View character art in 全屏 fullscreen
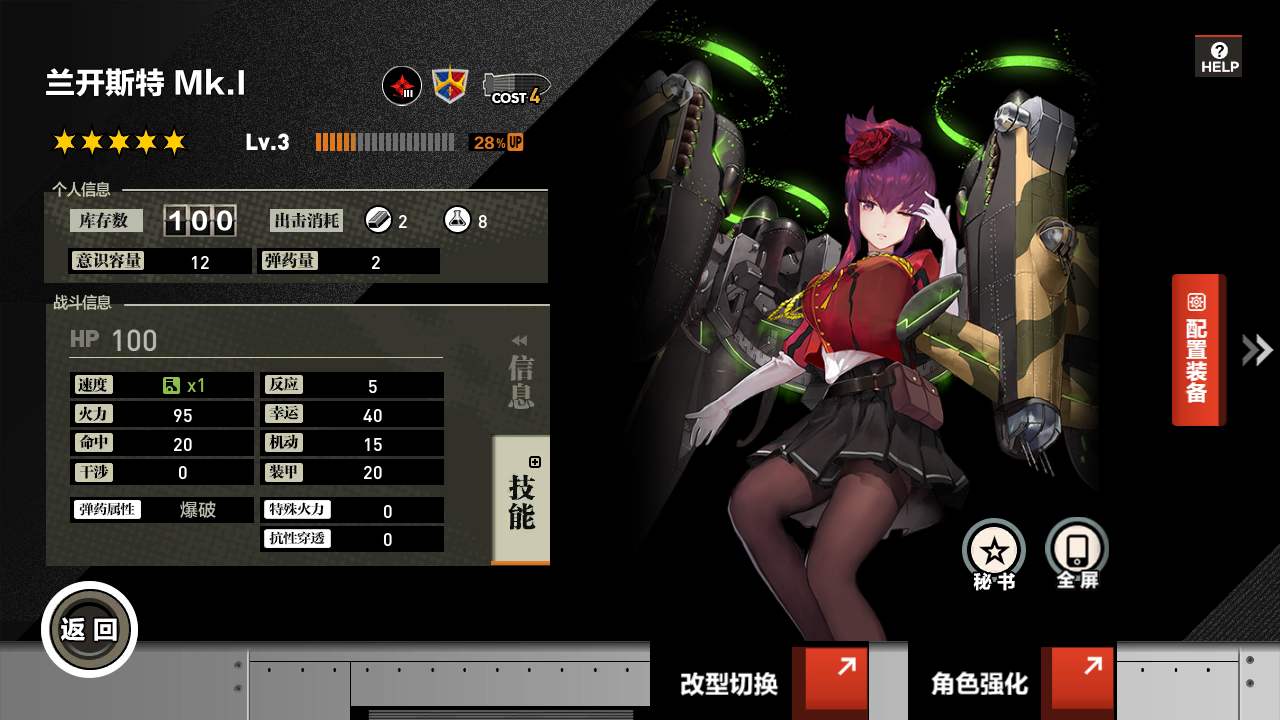The image size is (1280, 720). 1077,553
